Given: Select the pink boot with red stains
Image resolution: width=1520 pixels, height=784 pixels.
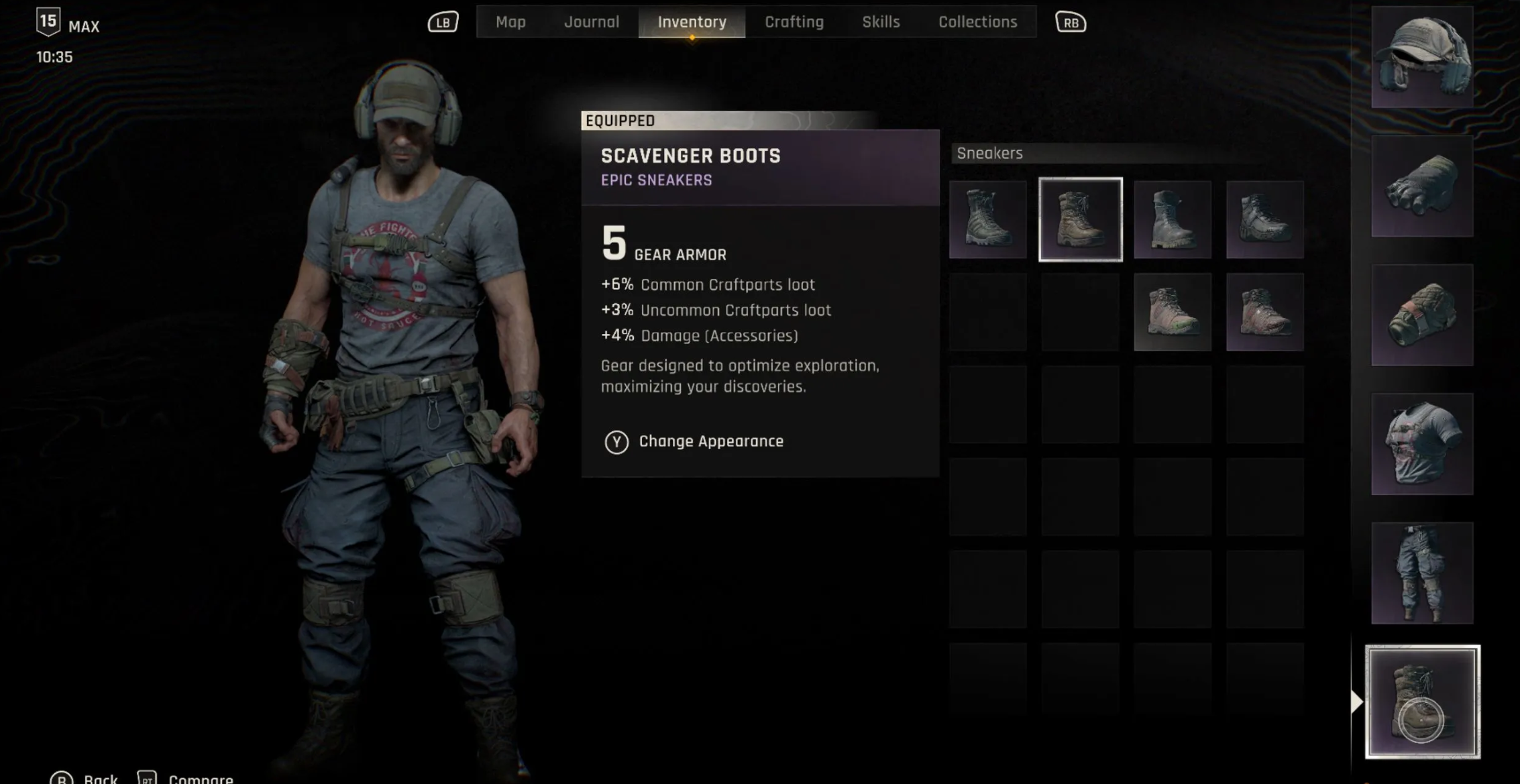Looking at the screenshot, I should pyautogui.click(x=1264, y=312).
